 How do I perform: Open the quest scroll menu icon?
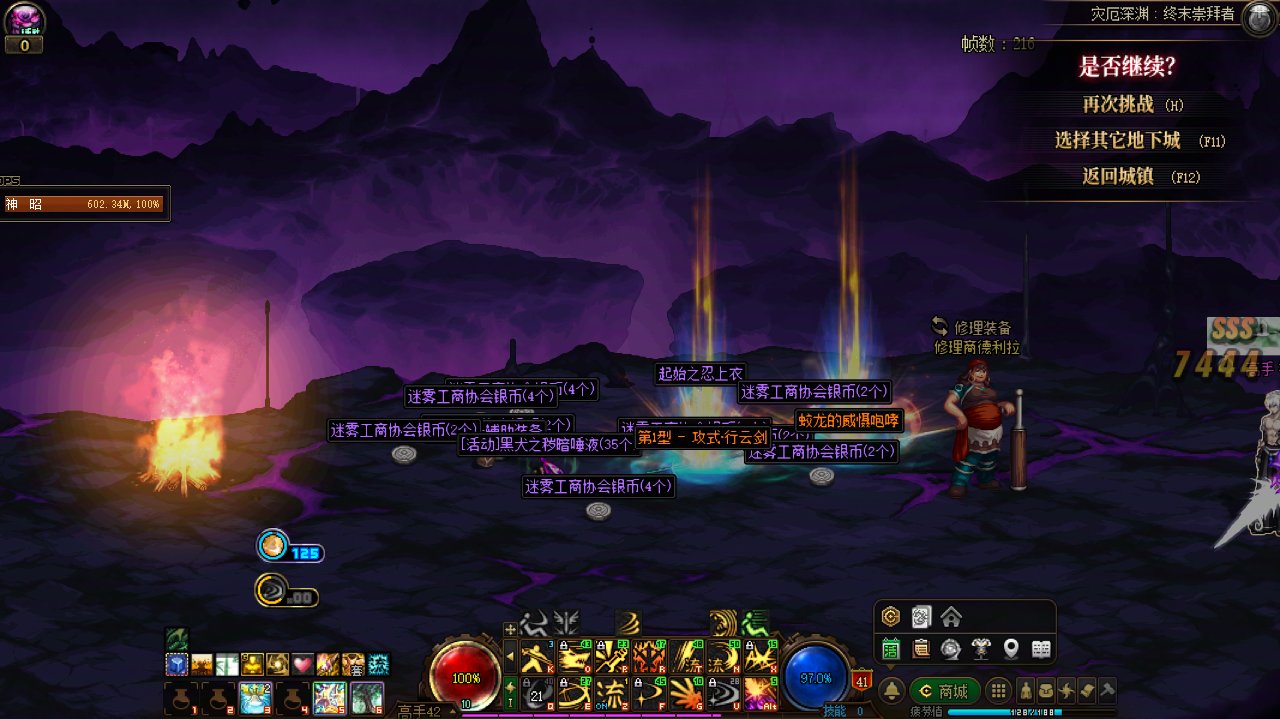click(x=1086, y=691)
